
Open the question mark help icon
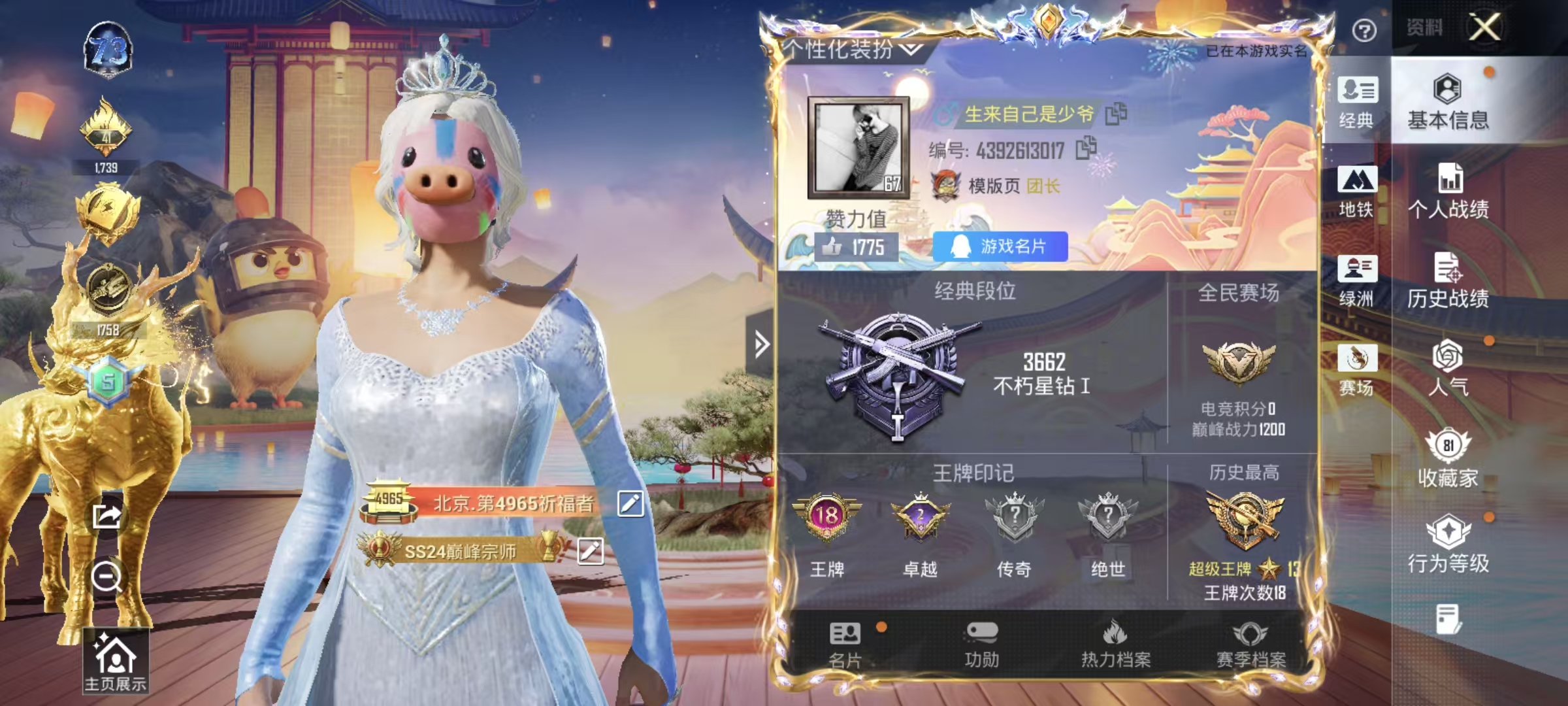click(x=1364, y=30)
